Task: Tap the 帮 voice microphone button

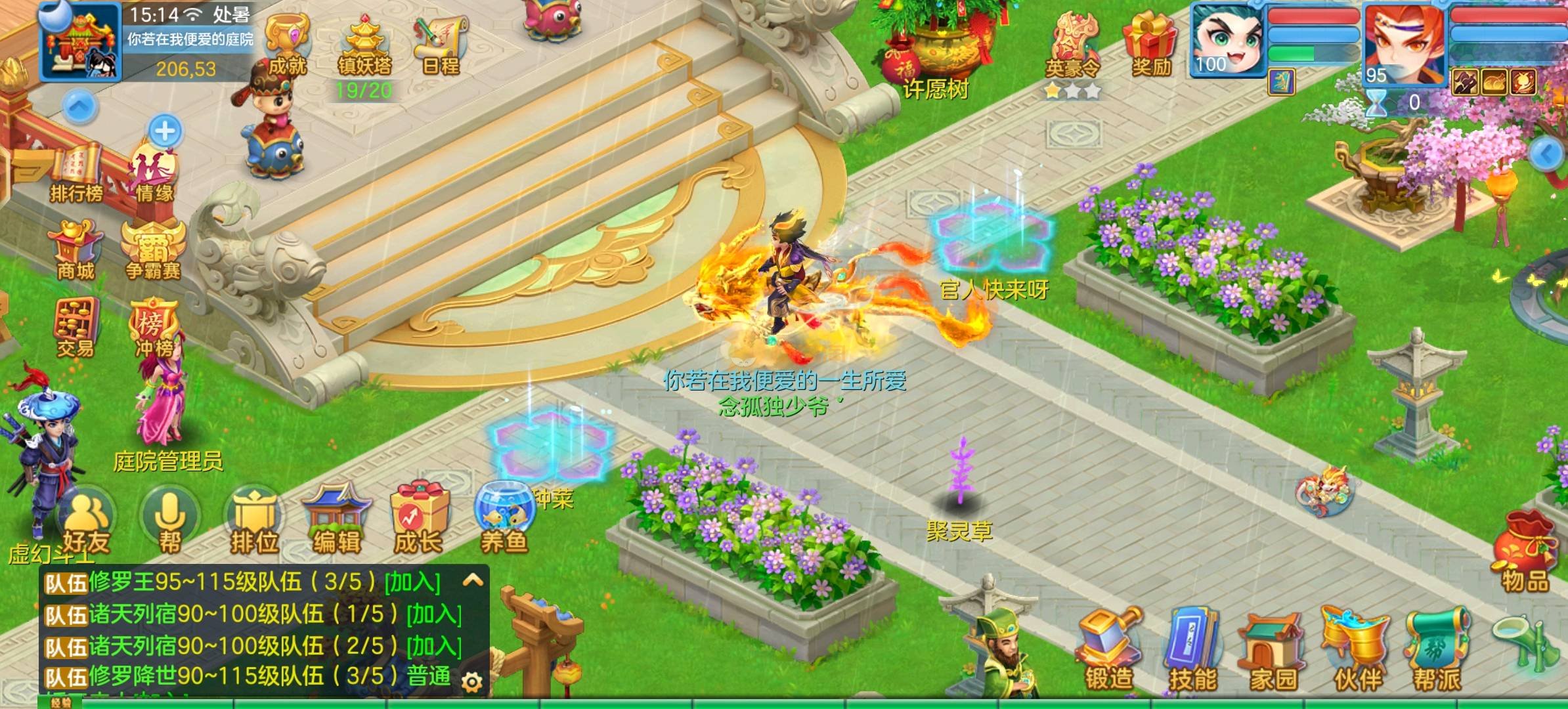Action: point(169,522)
